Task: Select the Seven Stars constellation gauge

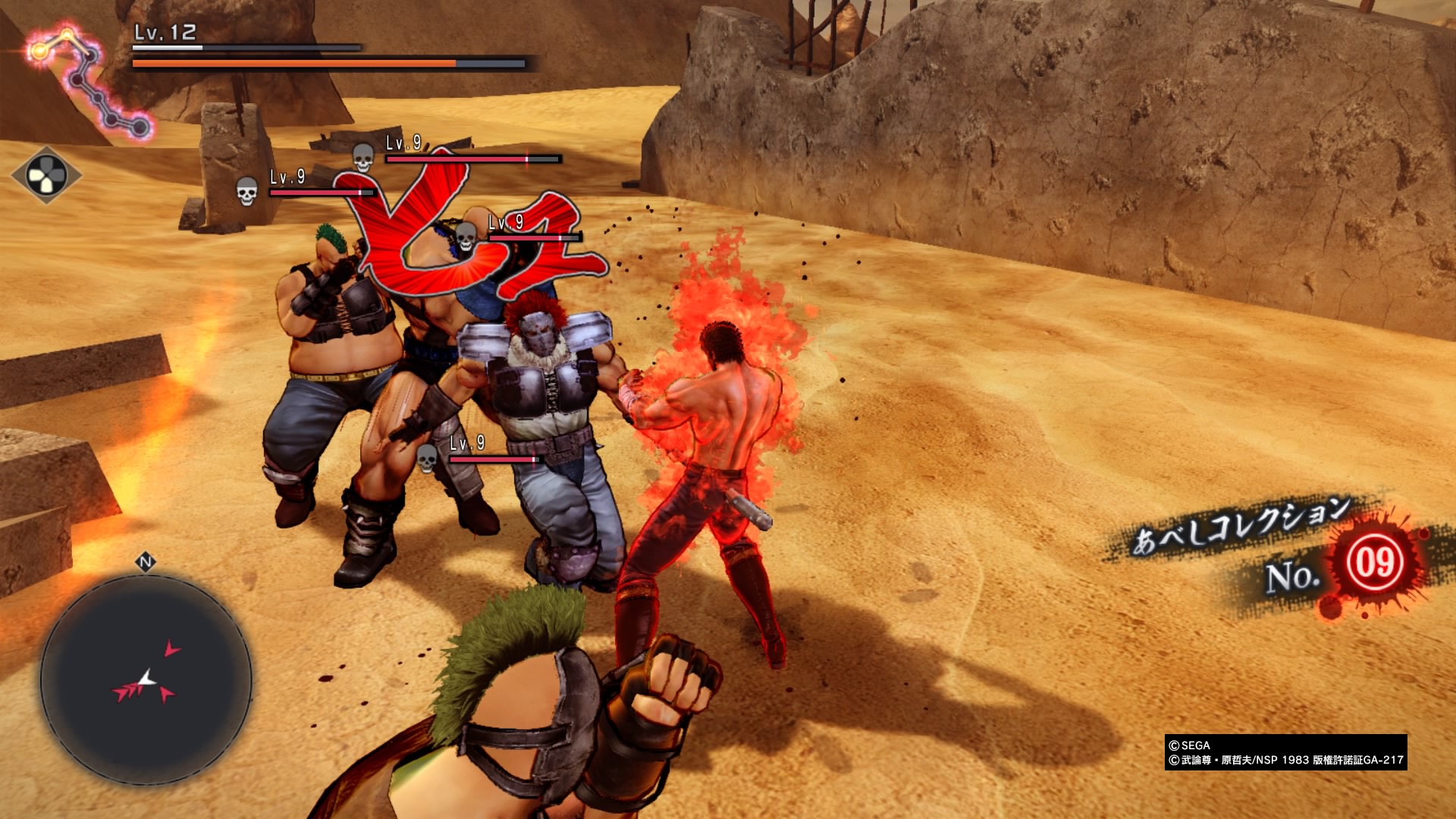Action: pyautogui.click(x=89, y=82)
